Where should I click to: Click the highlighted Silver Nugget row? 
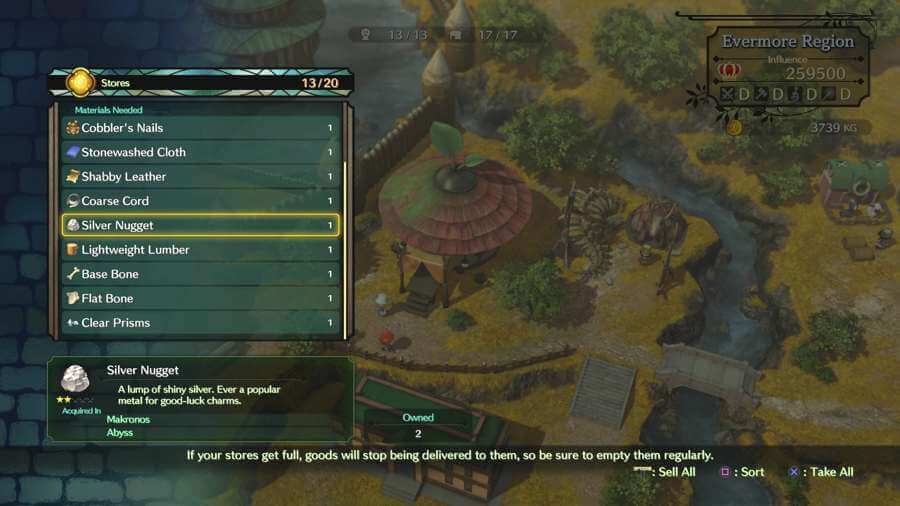(x=200, y=225)
